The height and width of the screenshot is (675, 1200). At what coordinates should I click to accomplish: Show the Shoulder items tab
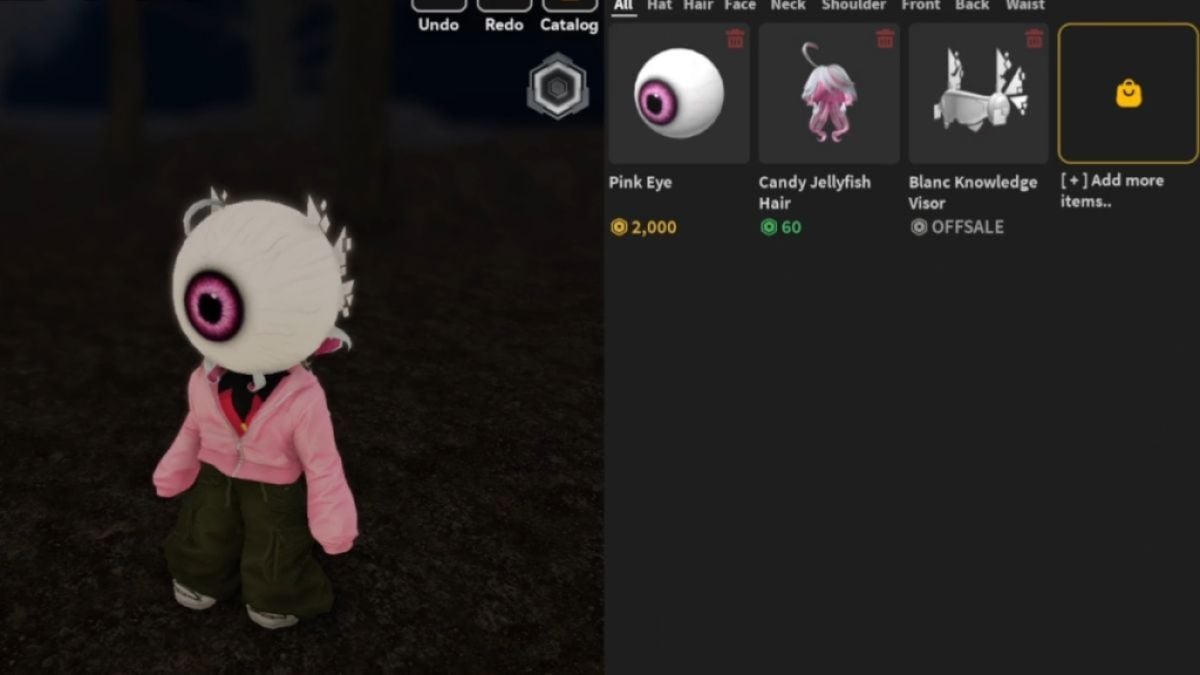pos(852,5)
